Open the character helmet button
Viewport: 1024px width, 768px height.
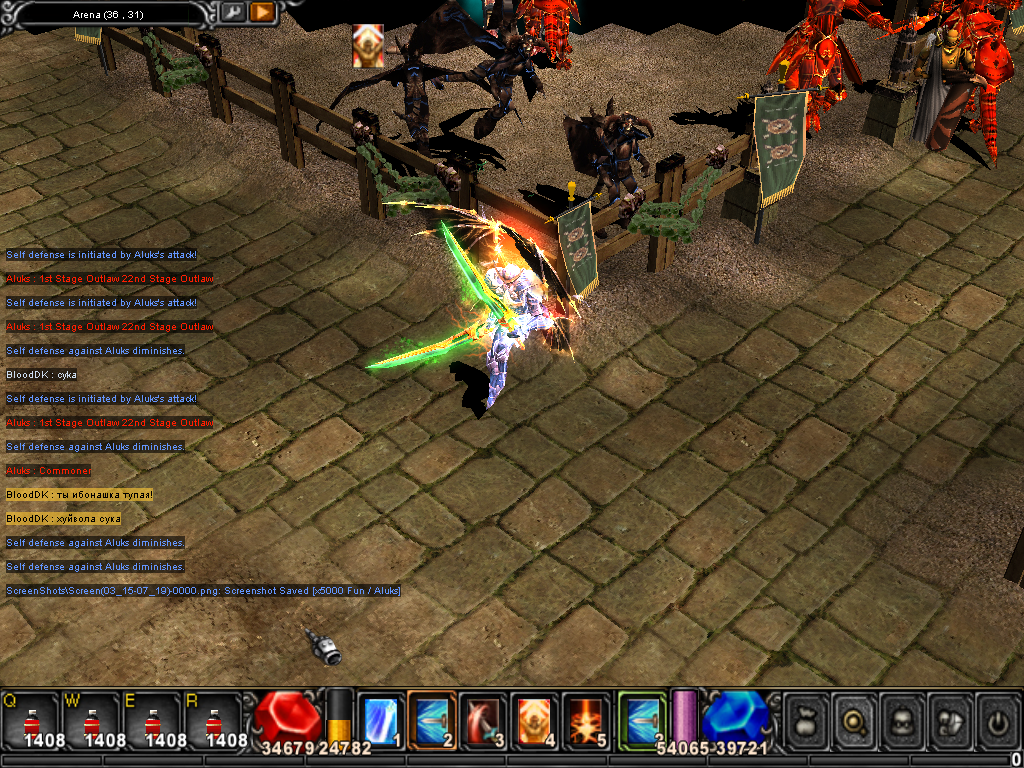coord(902,718)
